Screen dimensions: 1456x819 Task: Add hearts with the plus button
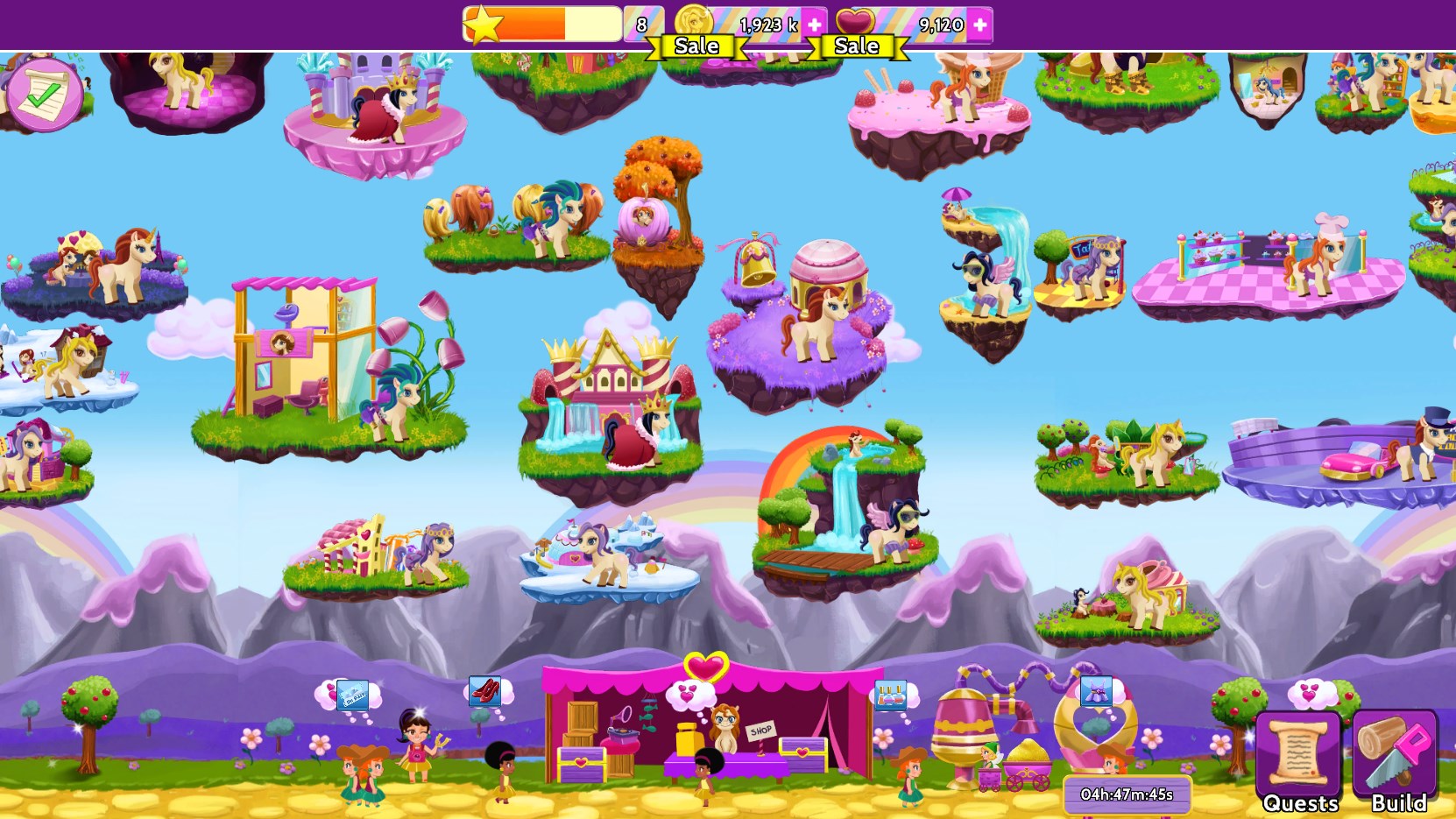click(x=979, y=24)
